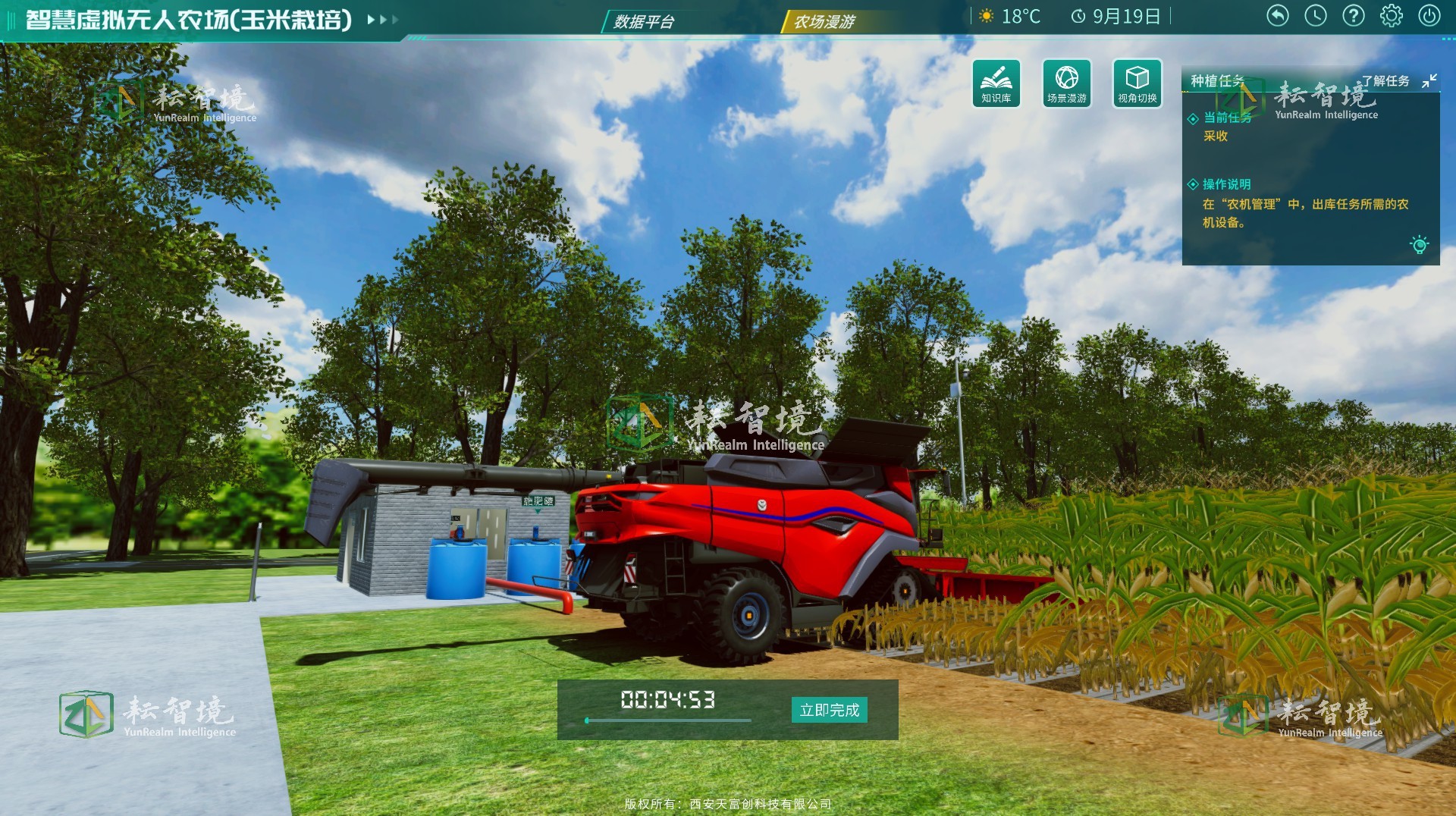The image size is (1456, 816).
Task: Activate 场景漫游 scene roaming mode
Action: point(1066,83)
